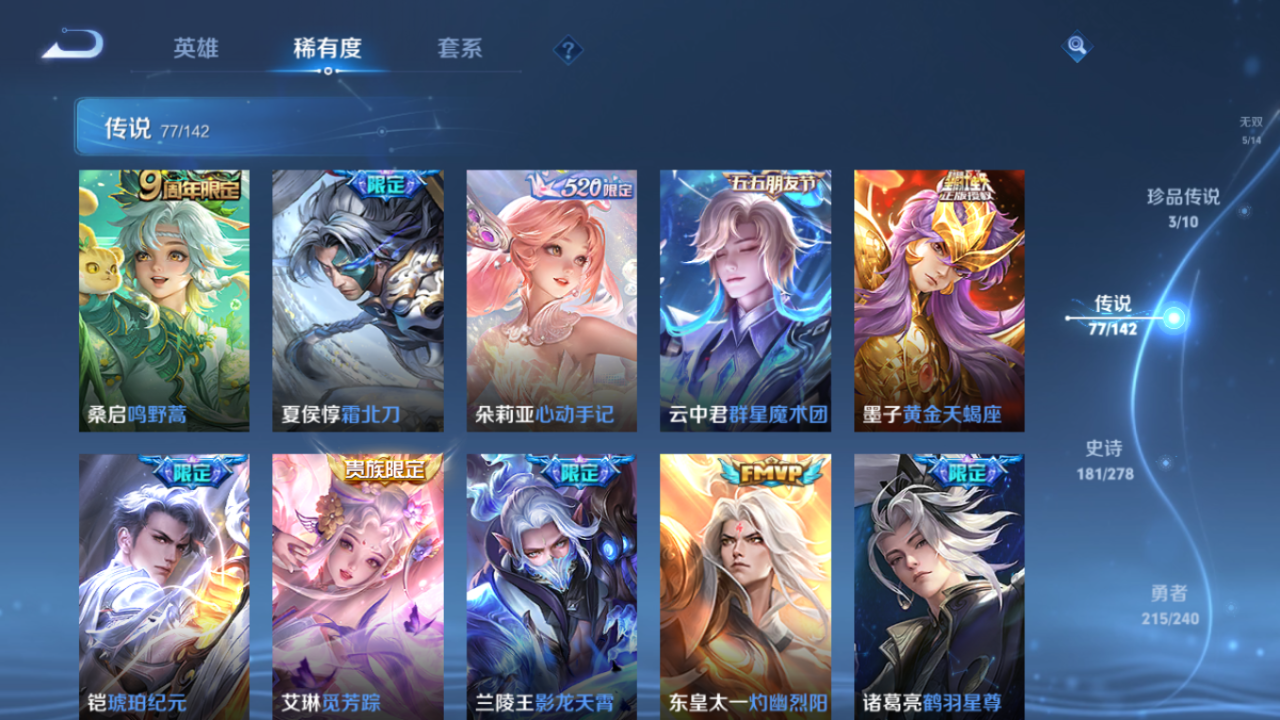Open the help question mark icon
Viewport: 1280px width, 720px height.
pos(567,48)
